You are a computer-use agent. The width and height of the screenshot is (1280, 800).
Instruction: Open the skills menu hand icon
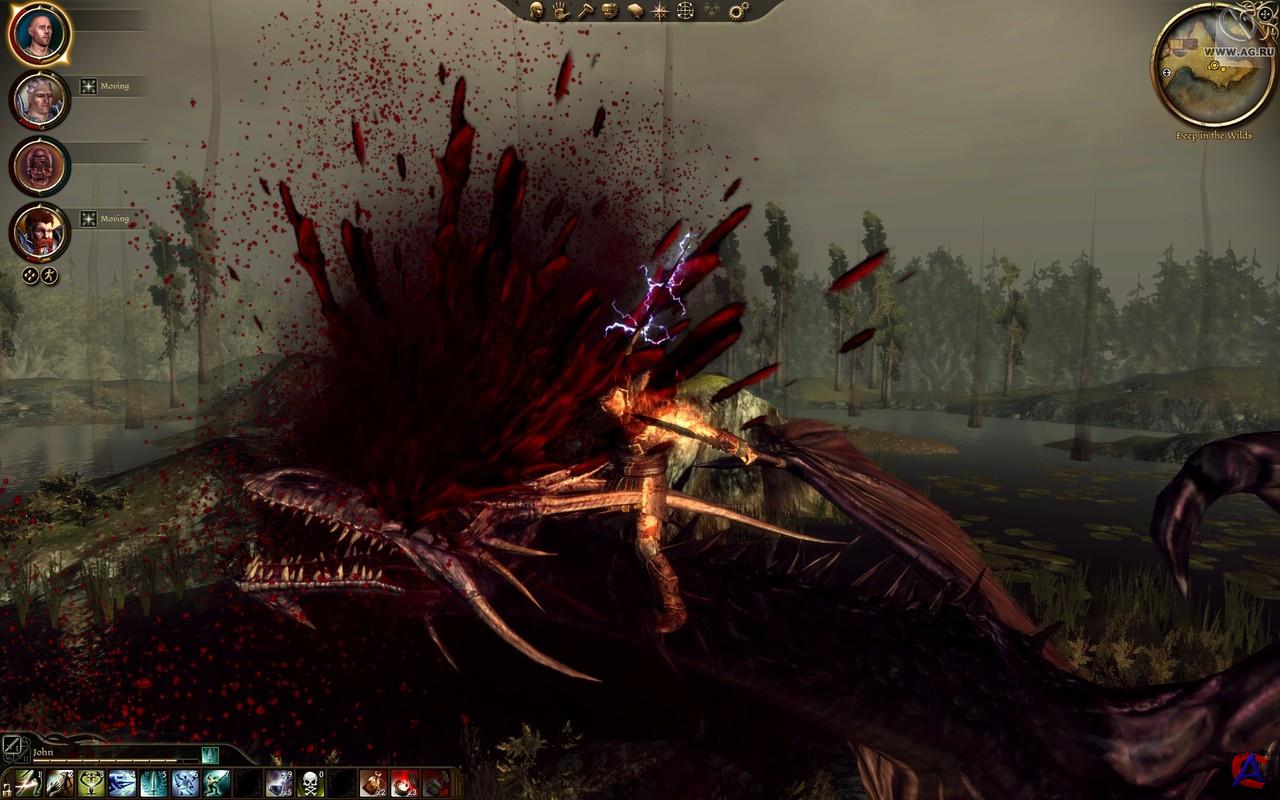click(x=559, y=11)
